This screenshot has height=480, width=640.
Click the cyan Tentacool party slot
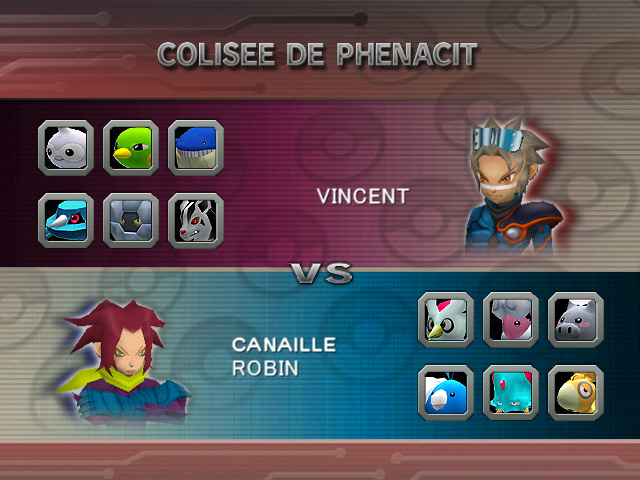click(x=511, y=391)
